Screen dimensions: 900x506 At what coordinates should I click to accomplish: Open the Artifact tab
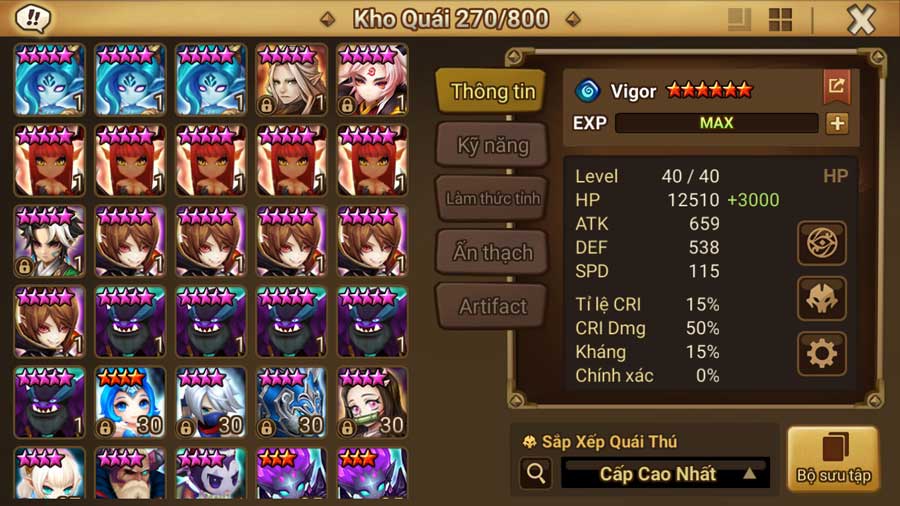[x=492, y=306]
